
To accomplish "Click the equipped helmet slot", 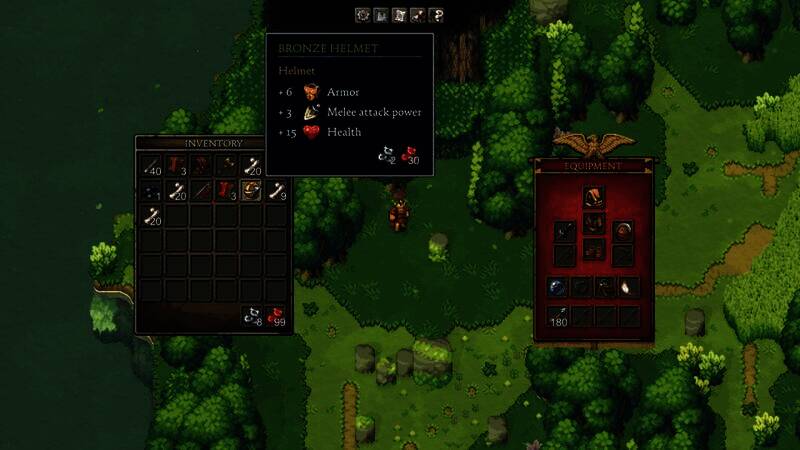I will coord(593,196).
